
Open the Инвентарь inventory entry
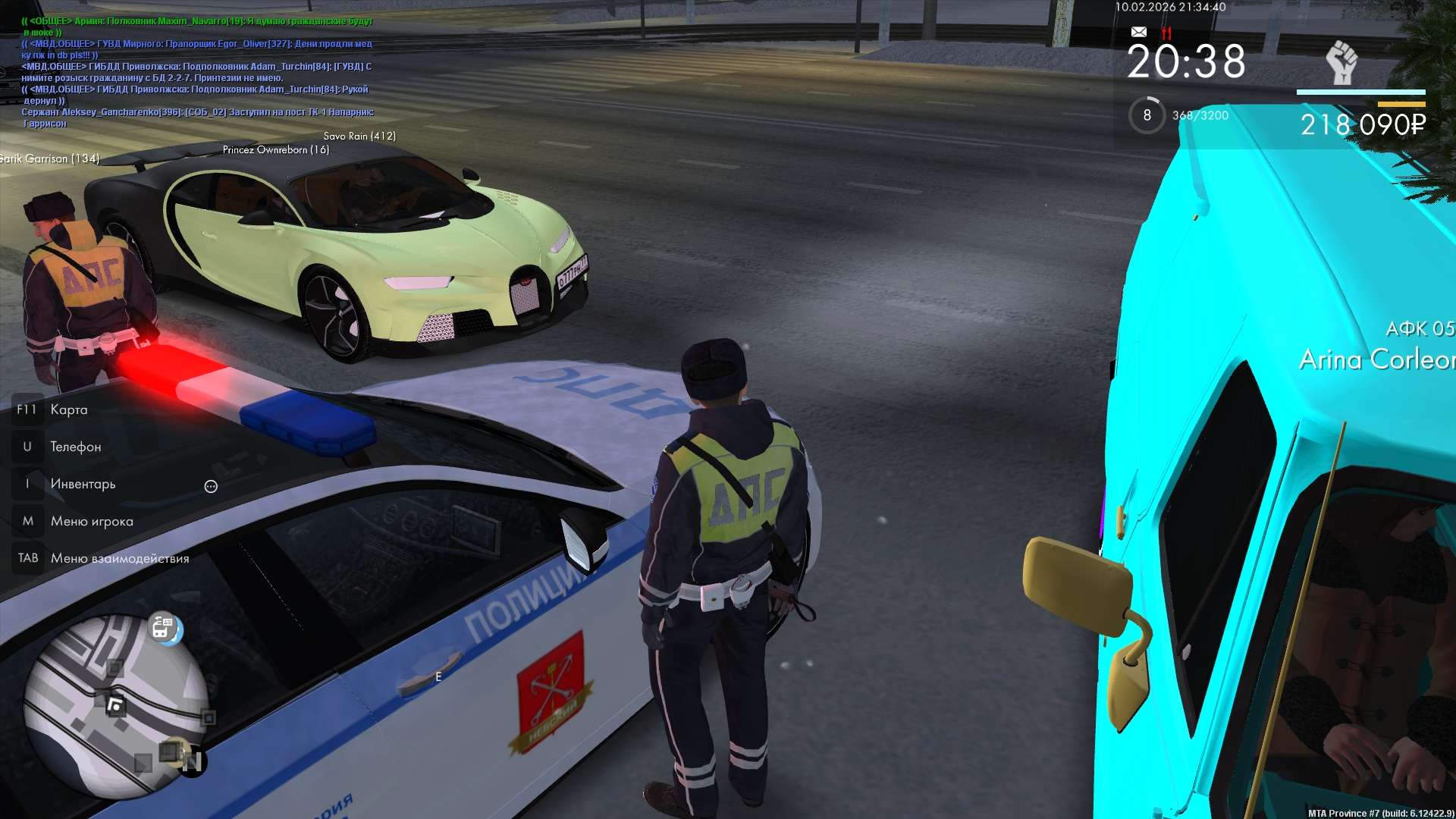click(x=83, y=484)
